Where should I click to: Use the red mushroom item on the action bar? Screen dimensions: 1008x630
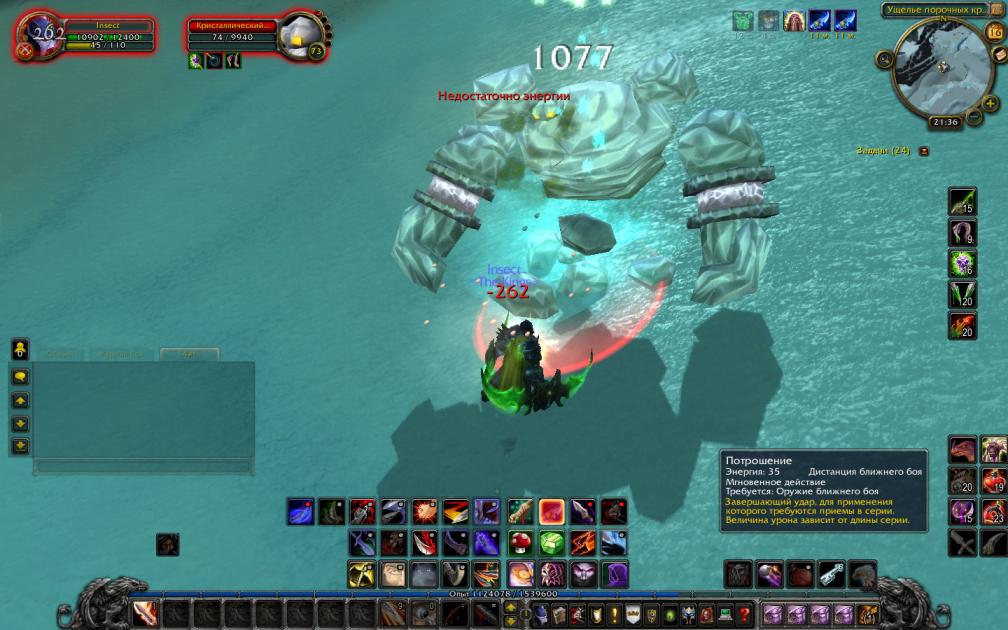520,542
